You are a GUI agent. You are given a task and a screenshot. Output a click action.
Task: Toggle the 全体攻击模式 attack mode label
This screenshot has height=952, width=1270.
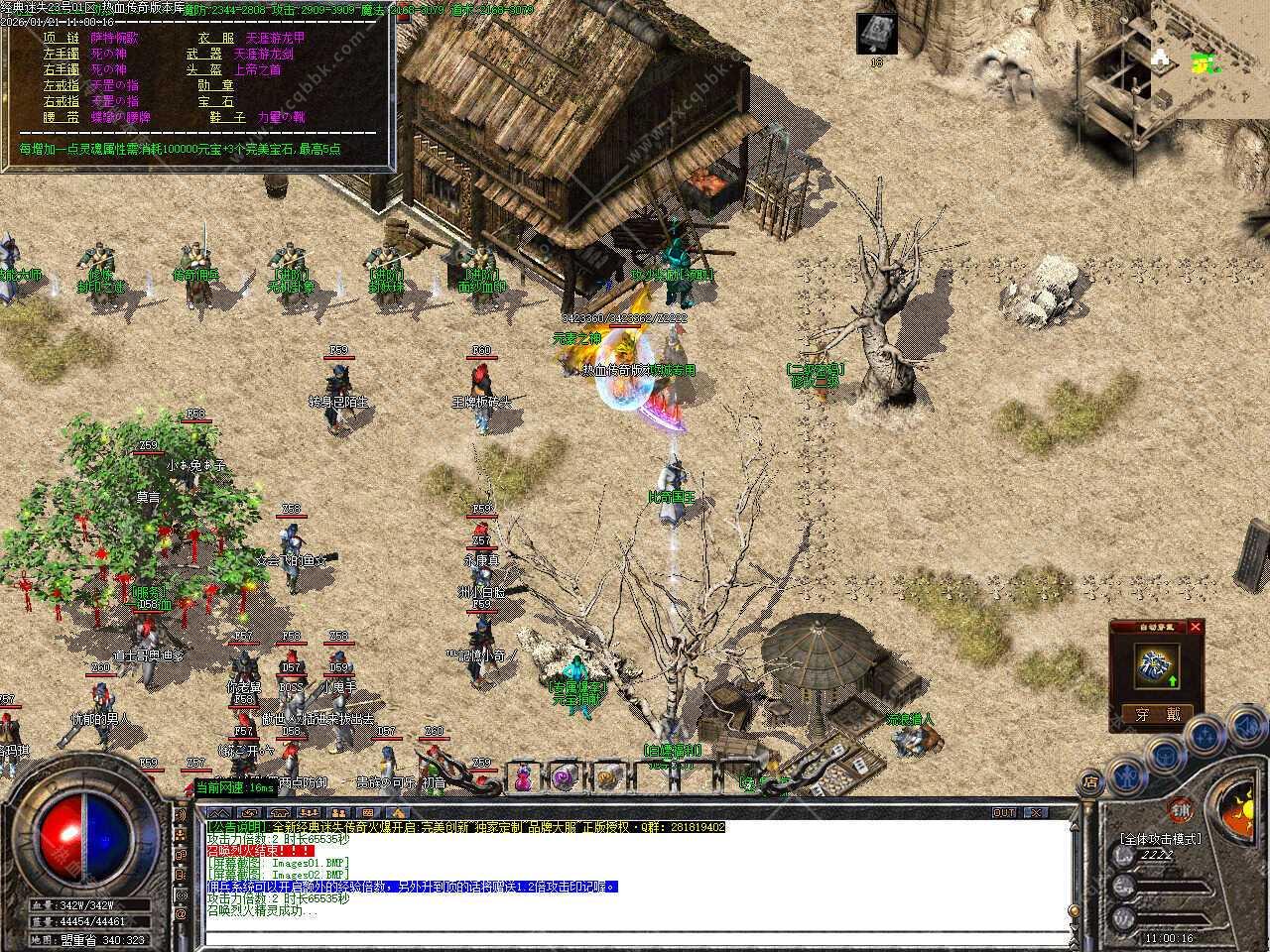click(x=1159, y=839)
